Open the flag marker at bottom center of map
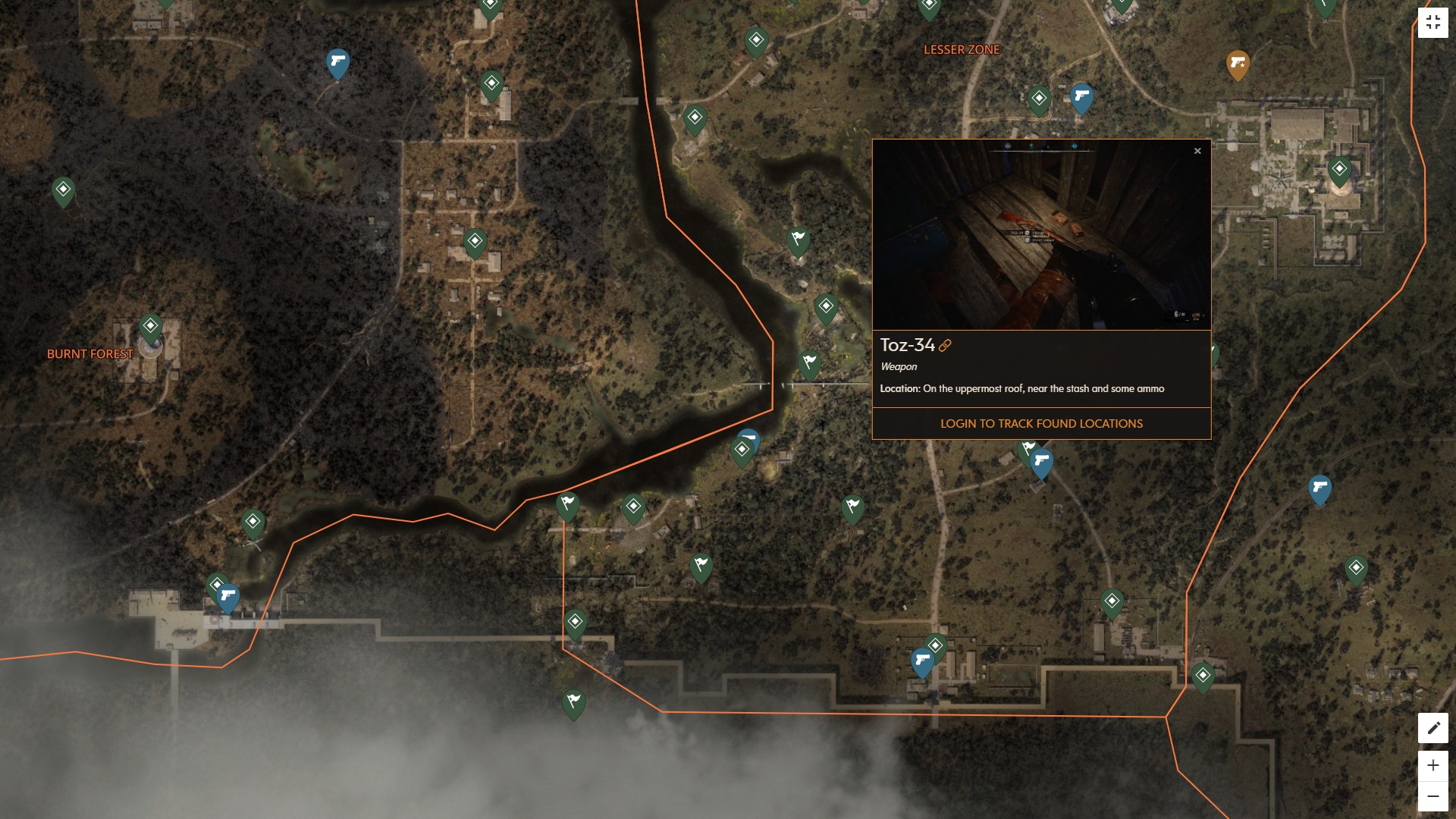 (x=573, y=703)
